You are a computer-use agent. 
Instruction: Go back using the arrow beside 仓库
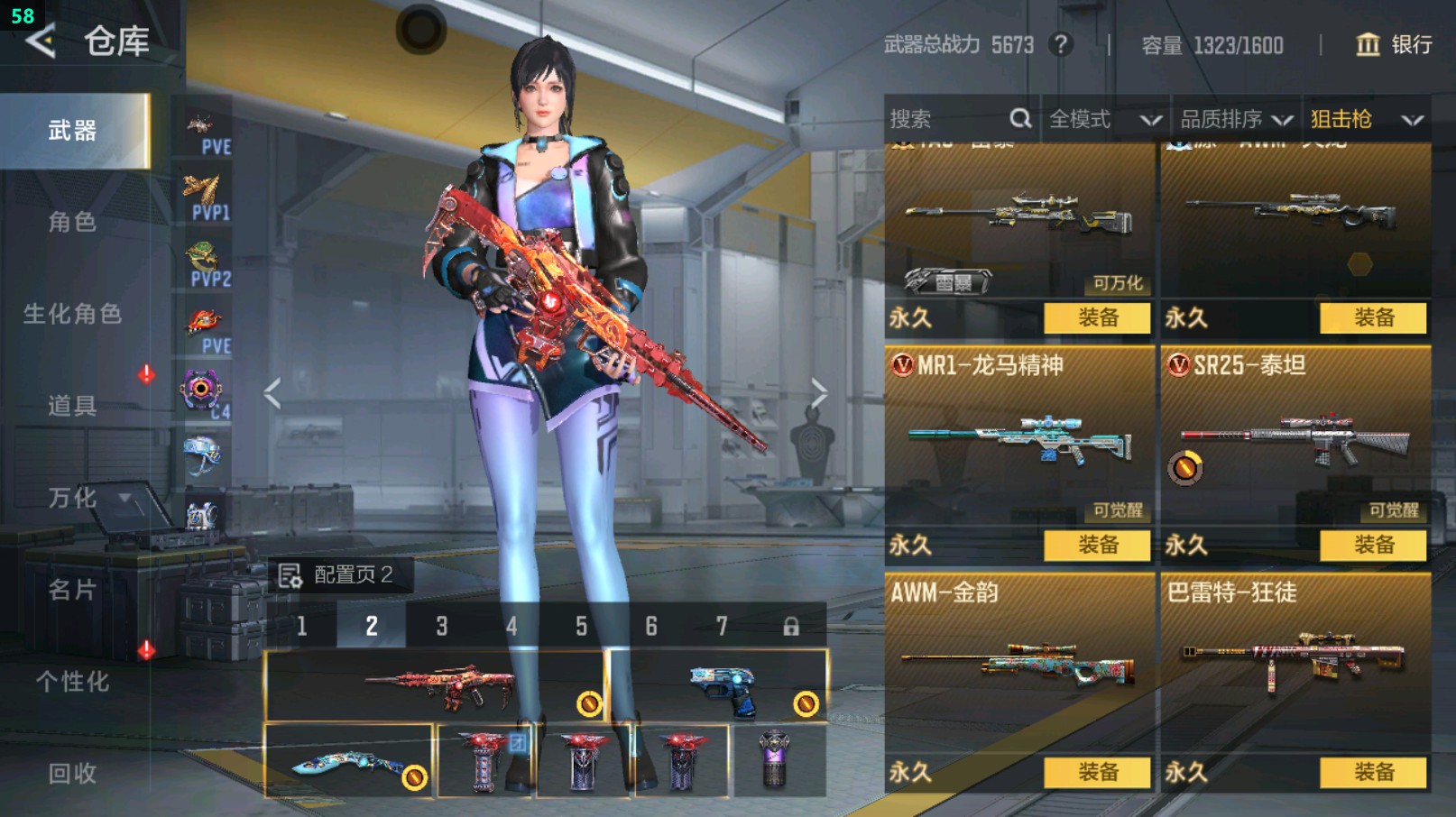[x=41, y=41]
